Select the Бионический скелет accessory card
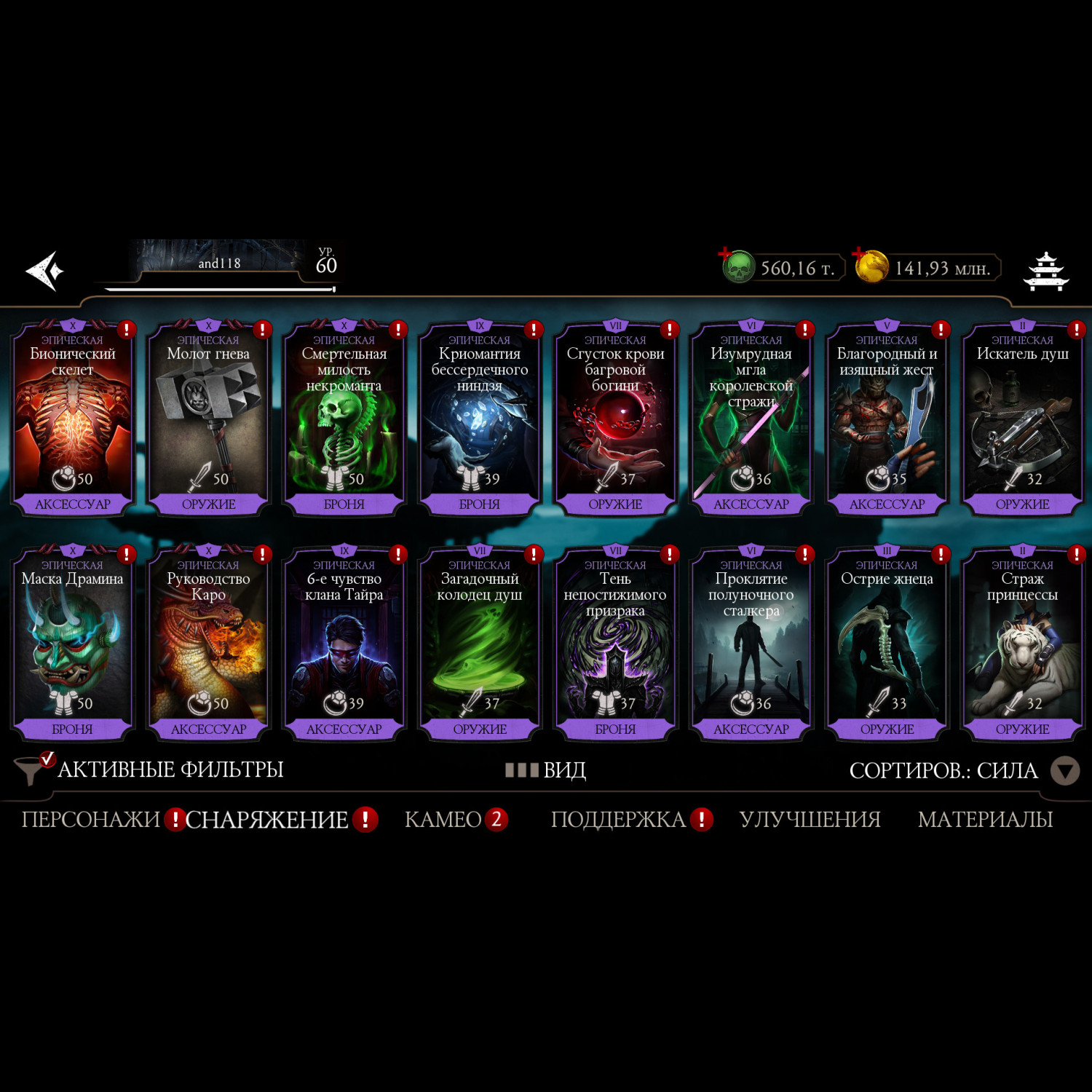This screenshot has width=1092, height=1092. pos(73,419)
